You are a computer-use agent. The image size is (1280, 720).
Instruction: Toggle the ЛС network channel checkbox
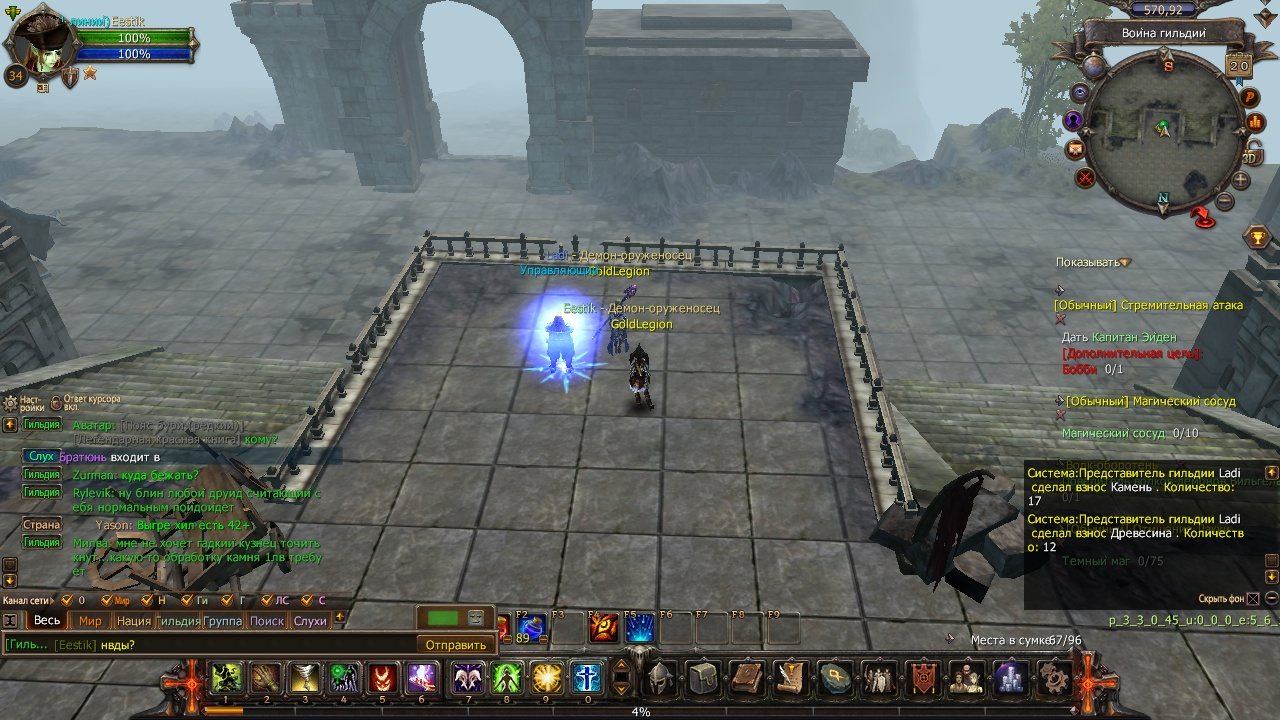(267, 600)
